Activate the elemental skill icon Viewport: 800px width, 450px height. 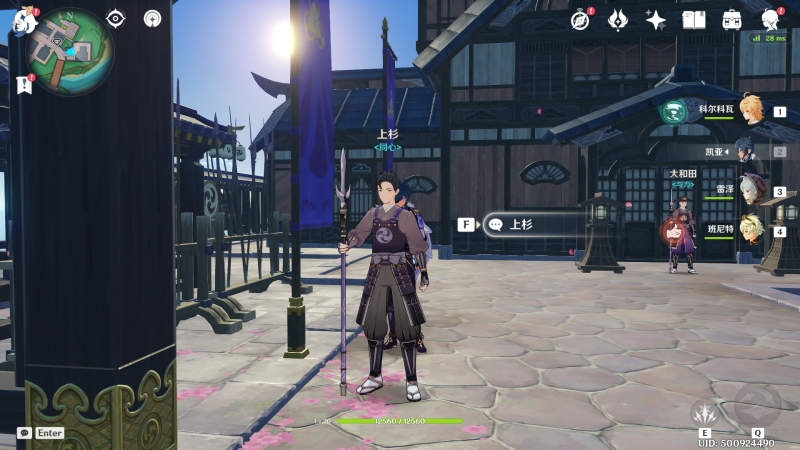point(706,413)
